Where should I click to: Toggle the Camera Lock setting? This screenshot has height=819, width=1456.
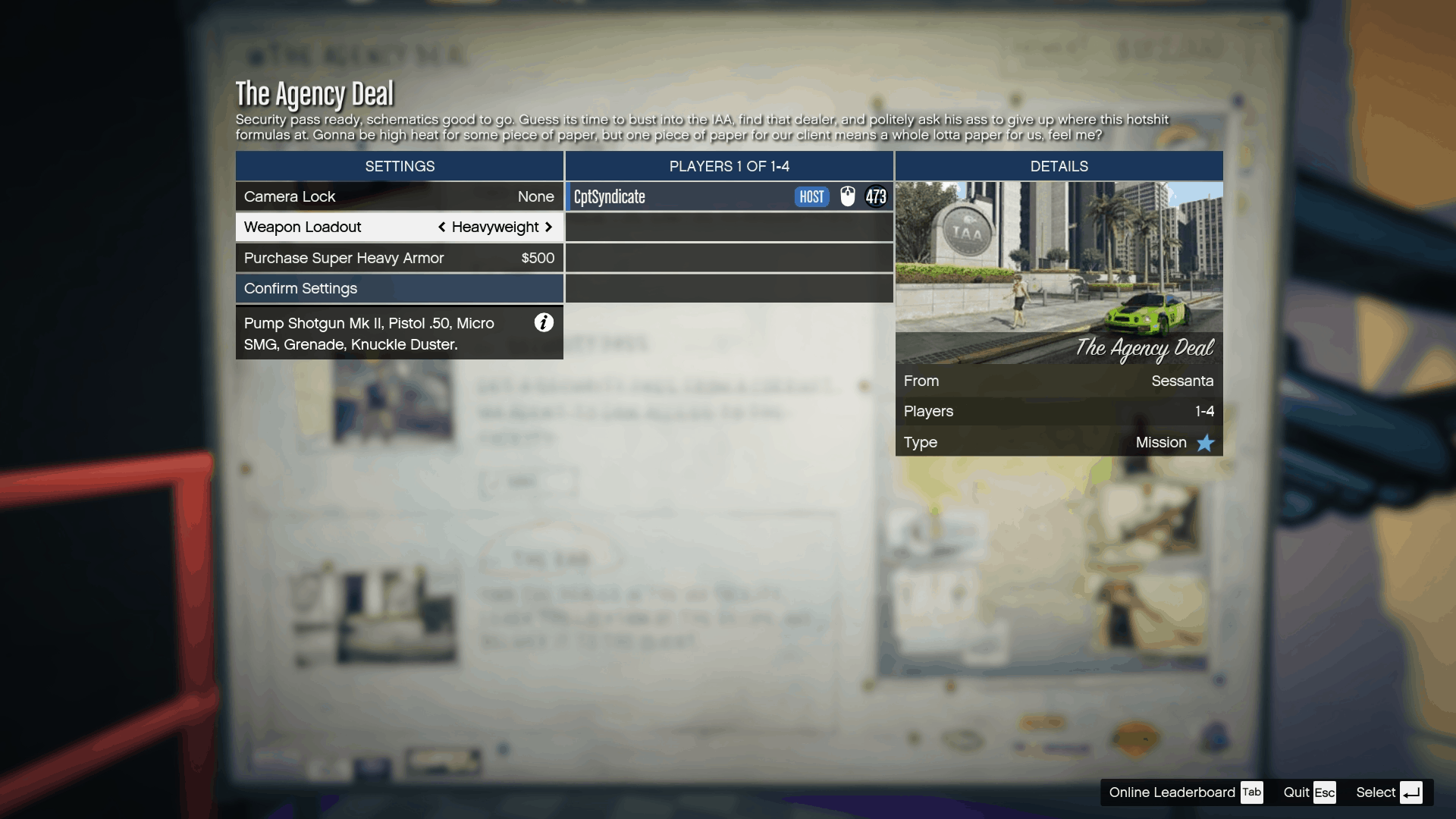399,196
